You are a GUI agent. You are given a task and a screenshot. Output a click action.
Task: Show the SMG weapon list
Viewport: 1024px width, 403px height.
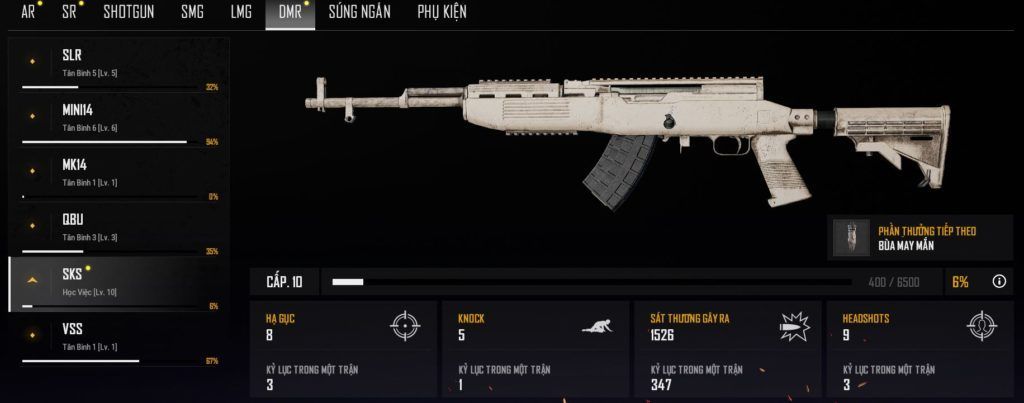(192, 12)
